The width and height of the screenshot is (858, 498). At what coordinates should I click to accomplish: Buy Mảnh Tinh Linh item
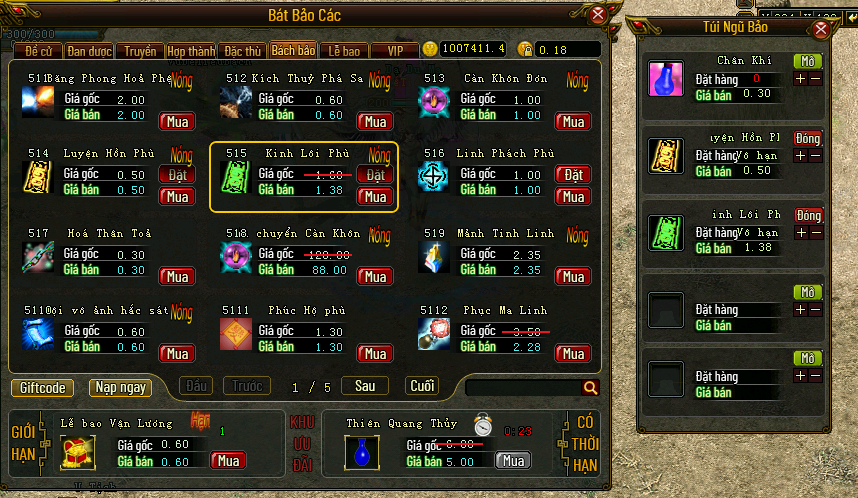pyautogui.click(x=573, y=276)
